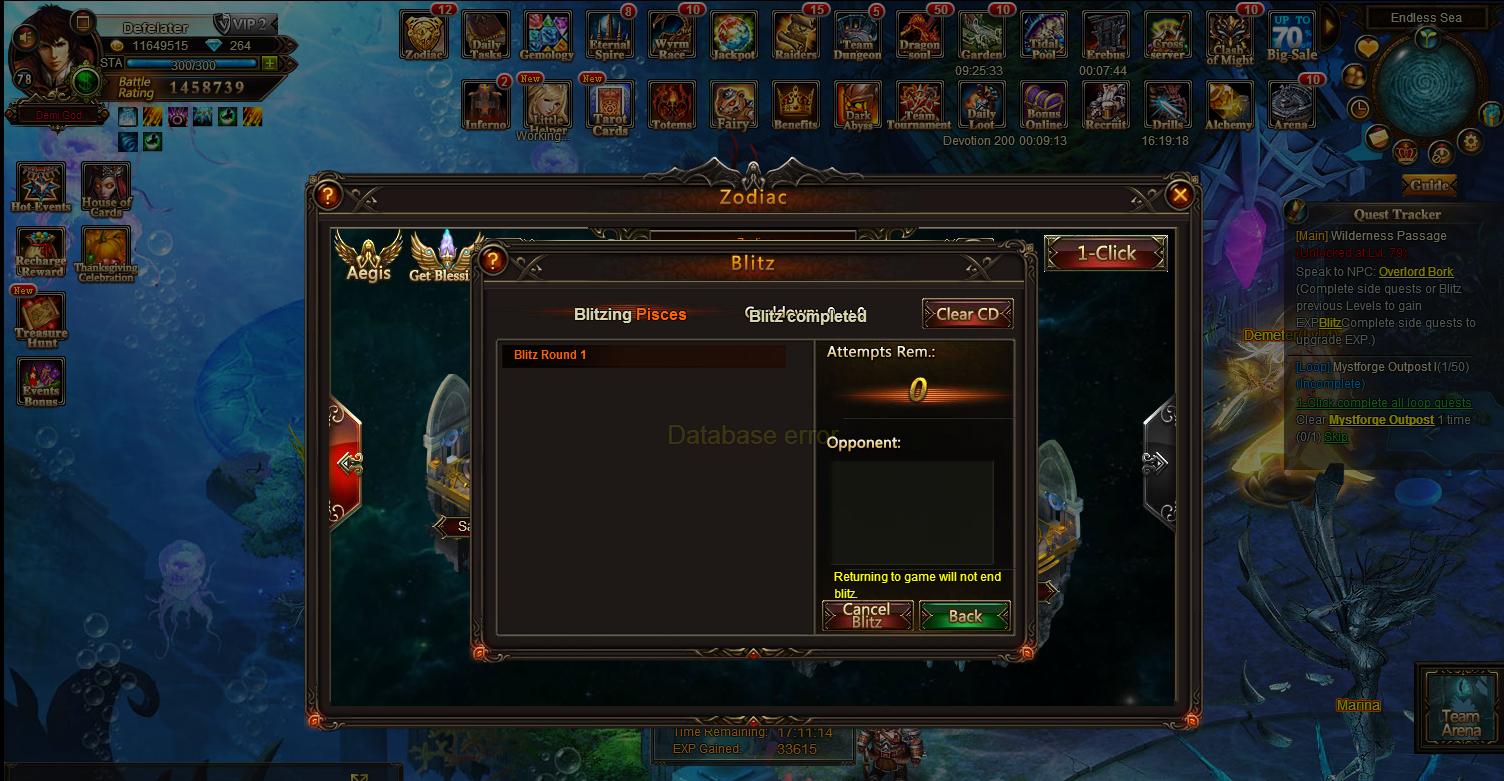Open the Hot Events panel
The height and width of the screenshot is (781, 1504).
point(41,188)
